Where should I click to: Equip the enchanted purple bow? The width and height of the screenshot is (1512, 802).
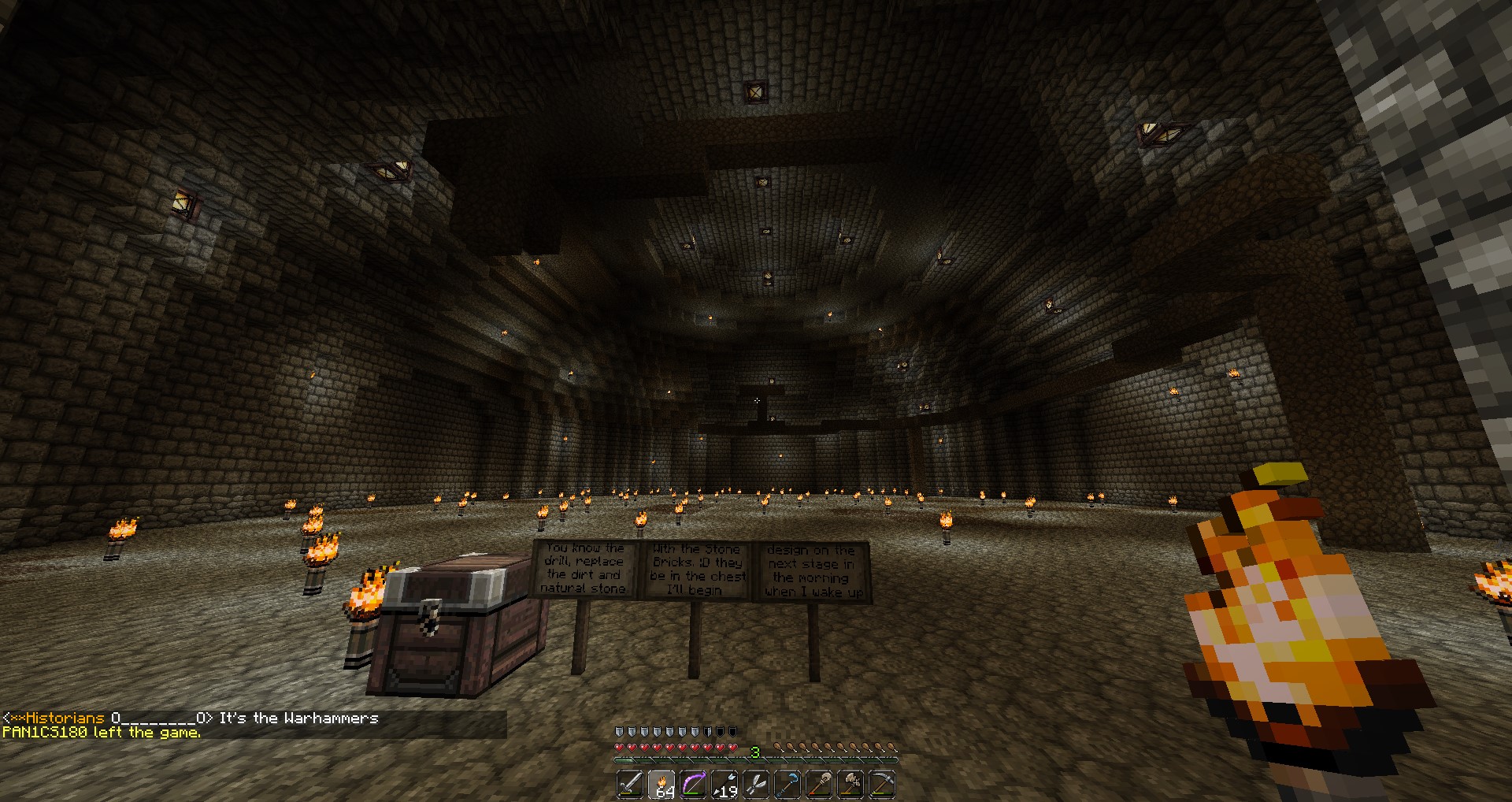693,785
